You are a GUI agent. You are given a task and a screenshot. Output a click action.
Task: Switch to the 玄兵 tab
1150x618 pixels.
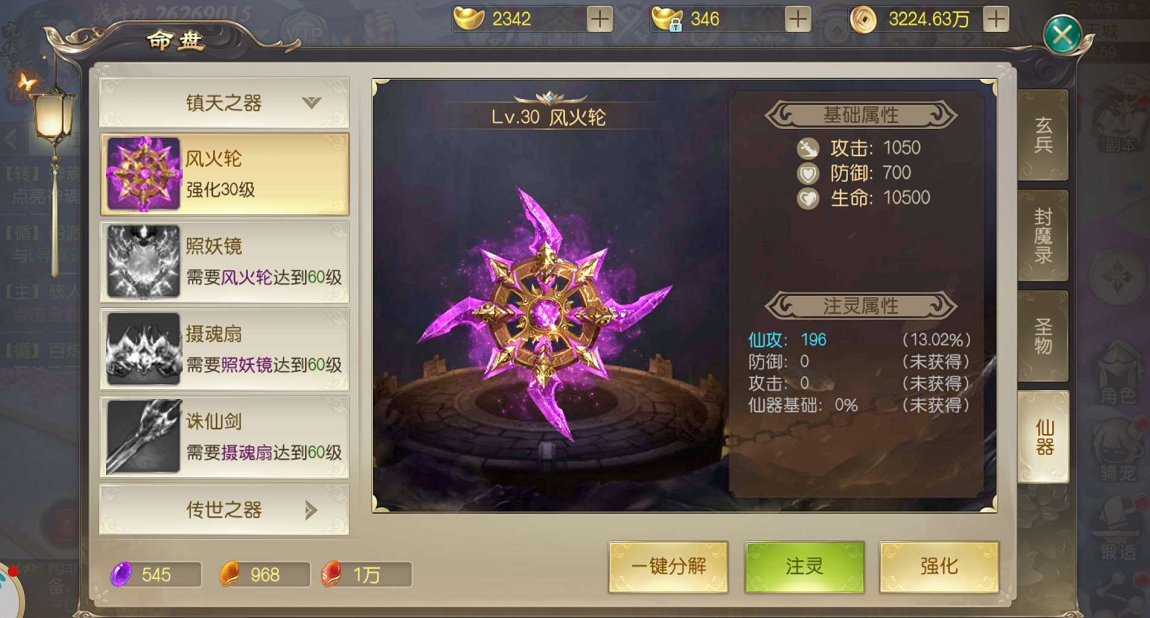(x=1043, y=135)
